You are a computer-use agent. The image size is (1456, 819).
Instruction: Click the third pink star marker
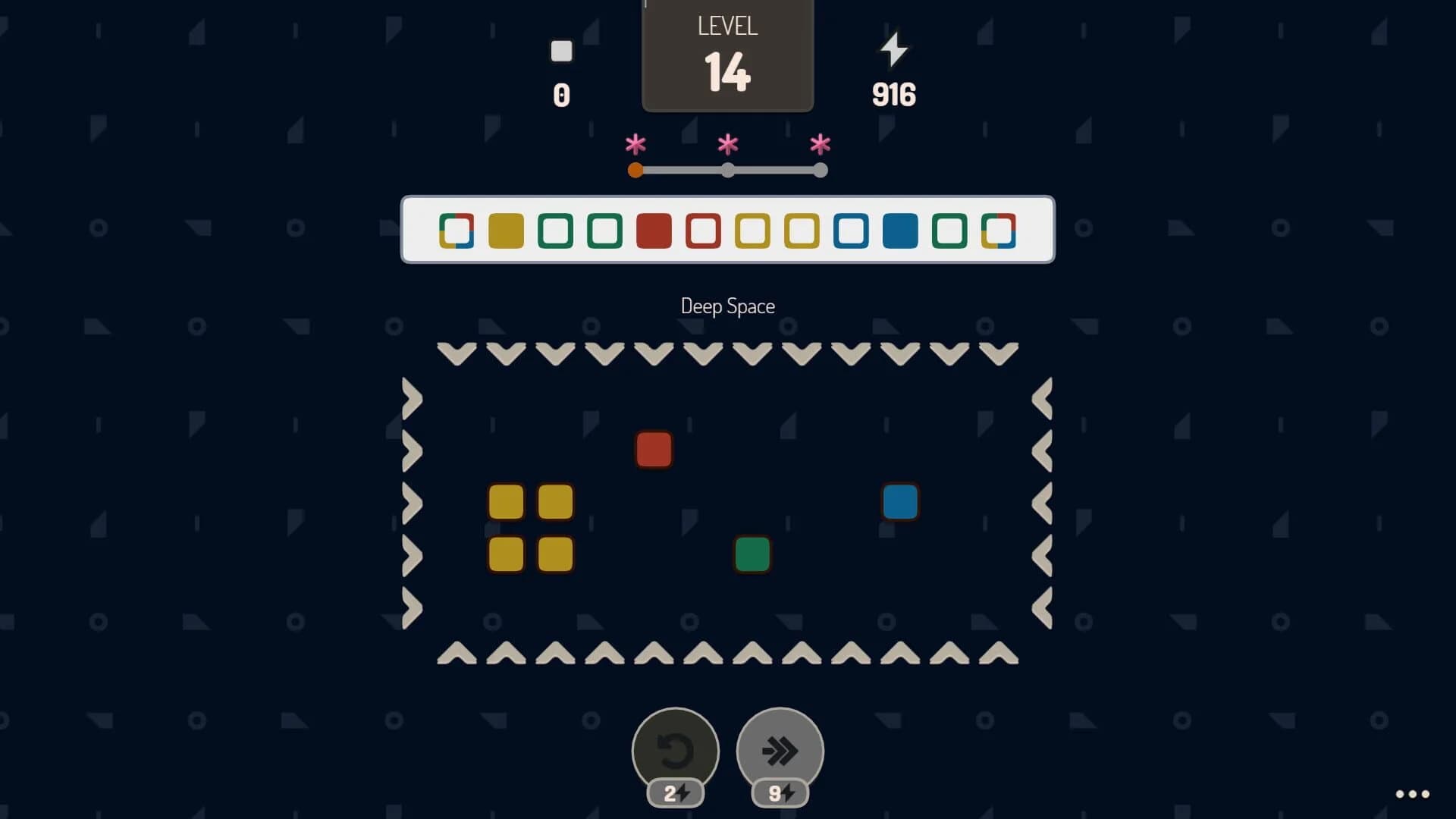tap(820, 143)
